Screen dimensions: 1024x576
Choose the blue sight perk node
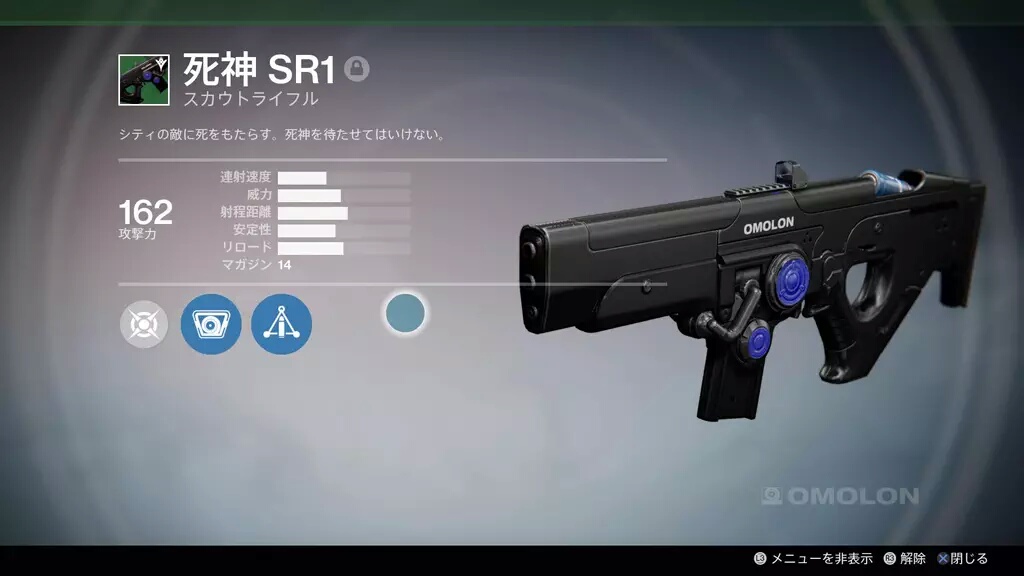211,325
